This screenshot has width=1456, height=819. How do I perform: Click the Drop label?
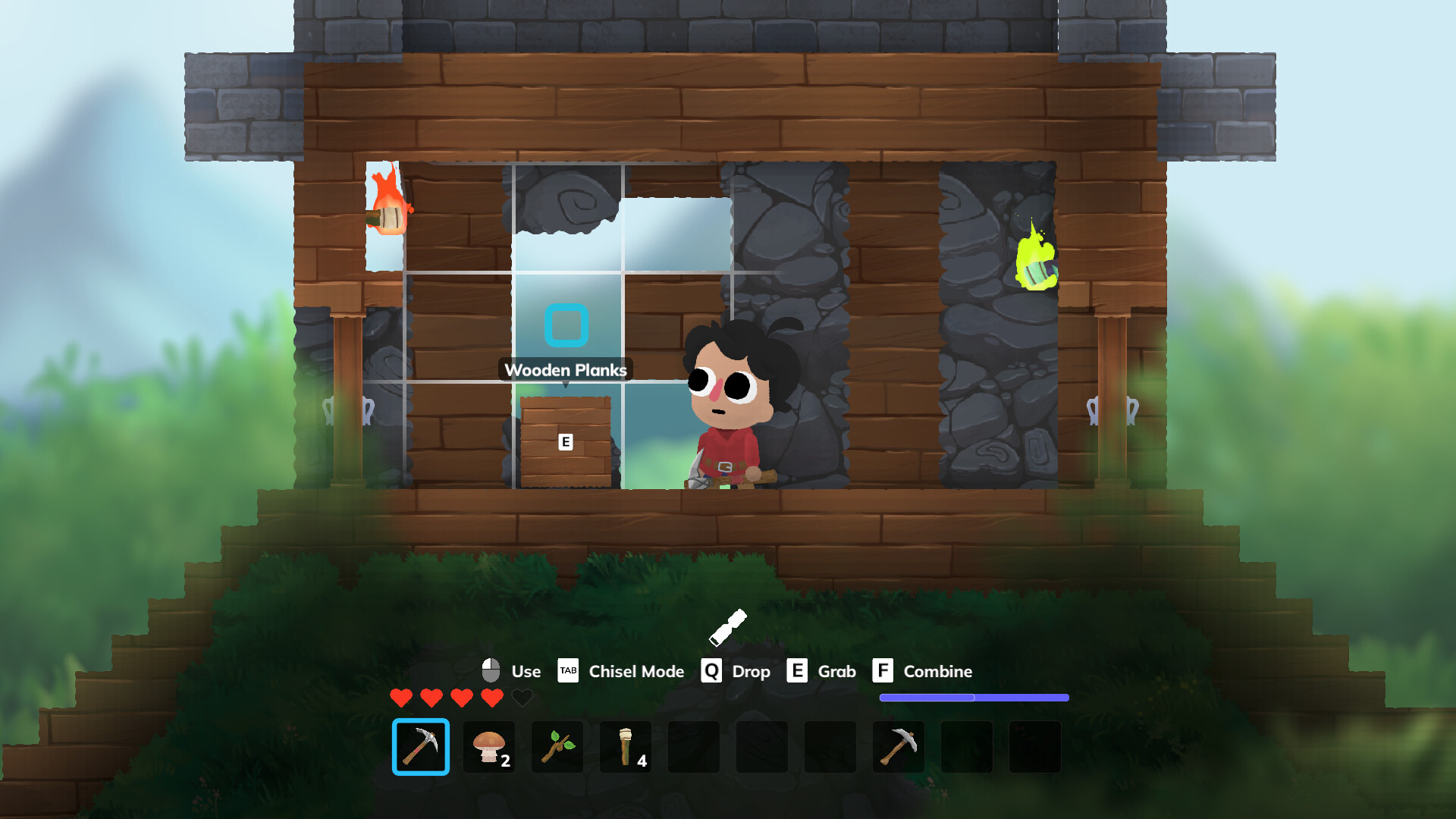click(x=752, y=672)
